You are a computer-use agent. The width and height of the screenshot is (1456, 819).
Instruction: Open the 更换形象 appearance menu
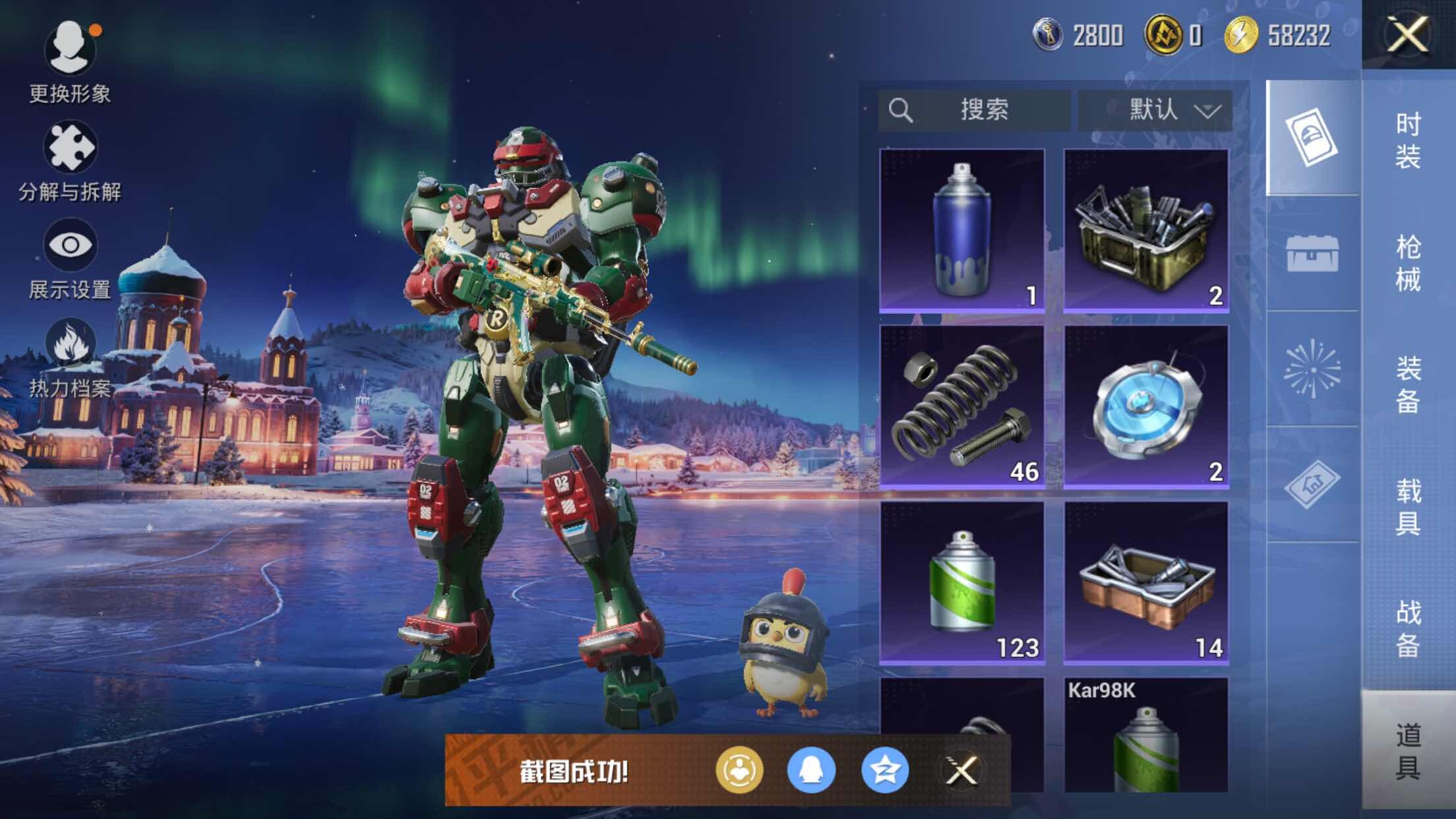(x=70, y=61)
